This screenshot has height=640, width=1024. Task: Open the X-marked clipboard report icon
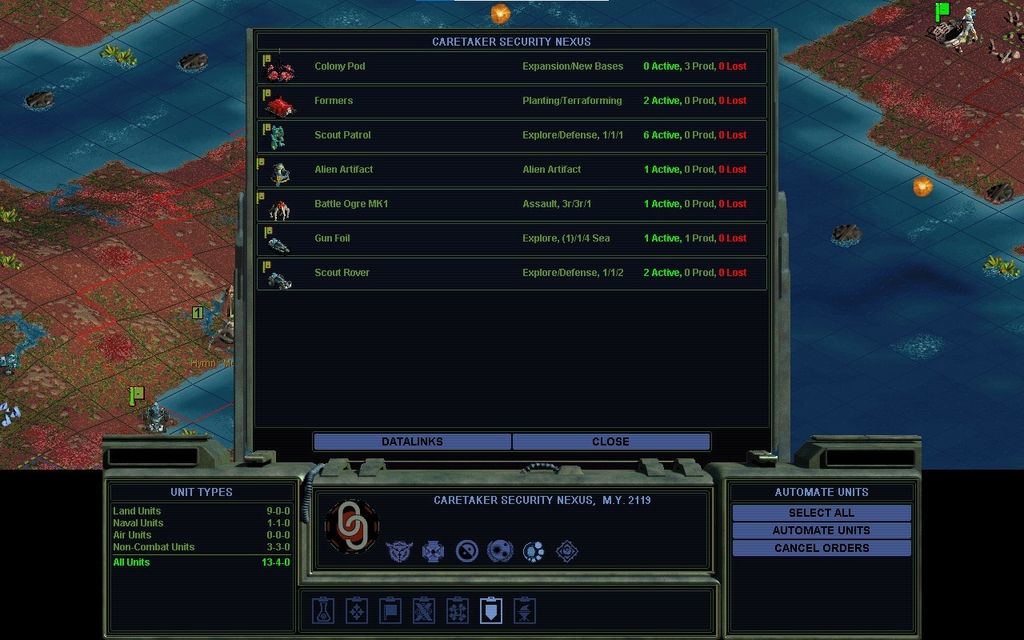pyautogui.click(x=424, y=610)
